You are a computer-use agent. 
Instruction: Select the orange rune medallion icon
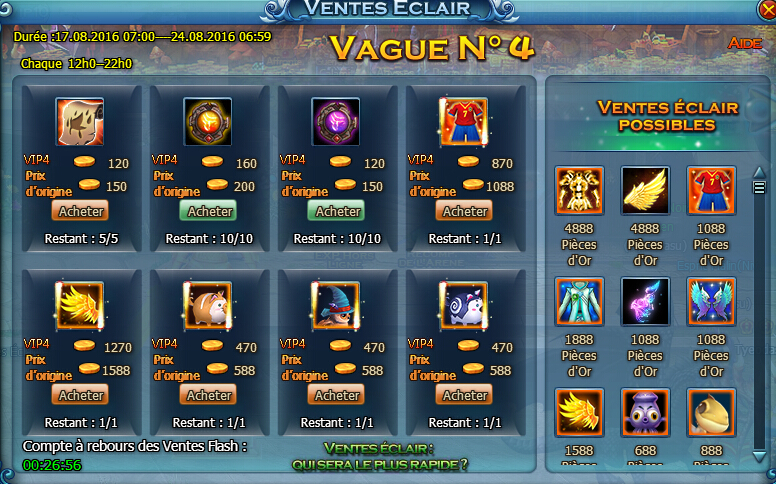pyautogui.click(x=208, y=122)
